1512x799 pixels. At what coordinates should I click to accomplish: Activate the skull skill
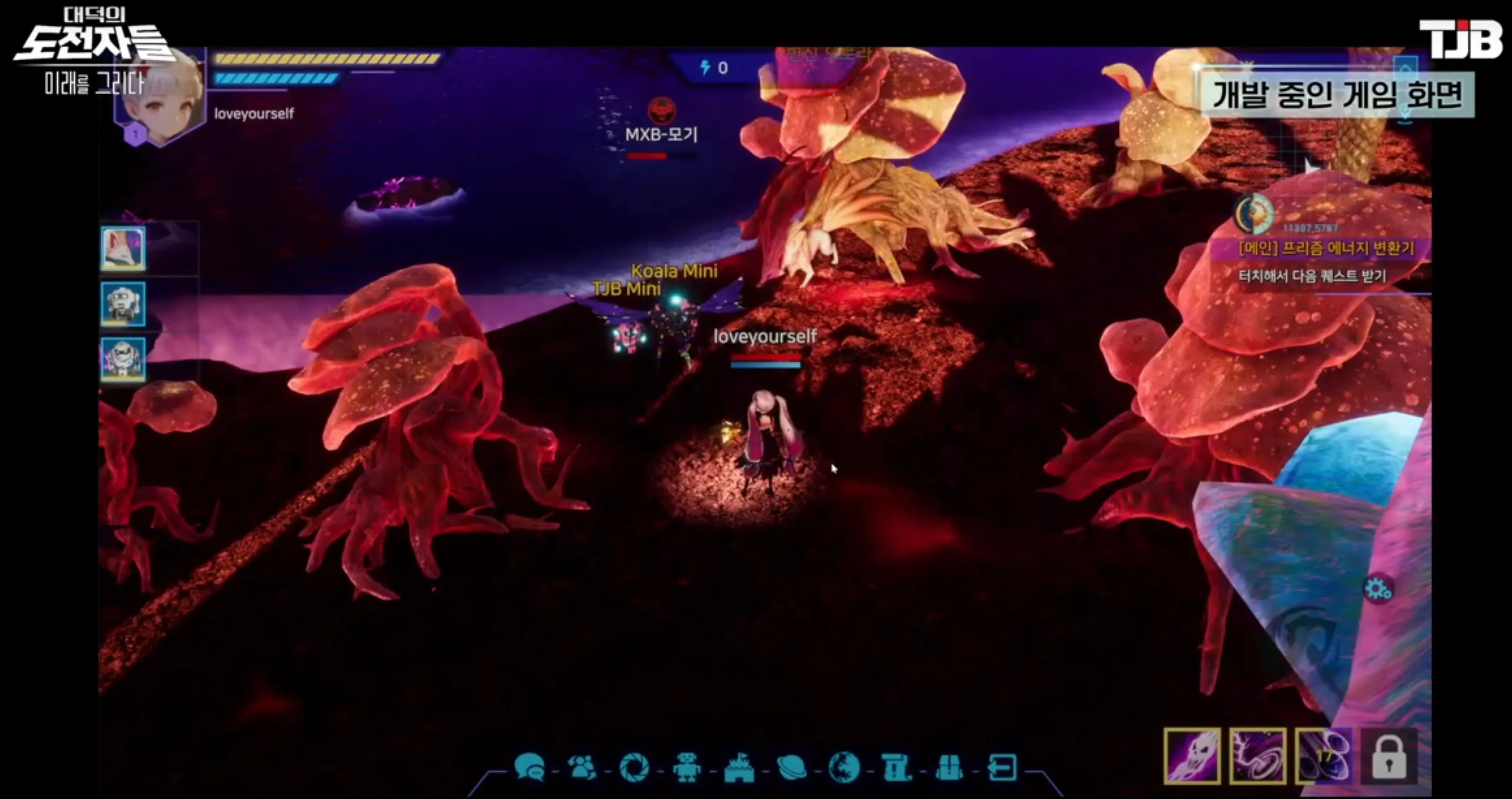click(x=1192, y=756)
